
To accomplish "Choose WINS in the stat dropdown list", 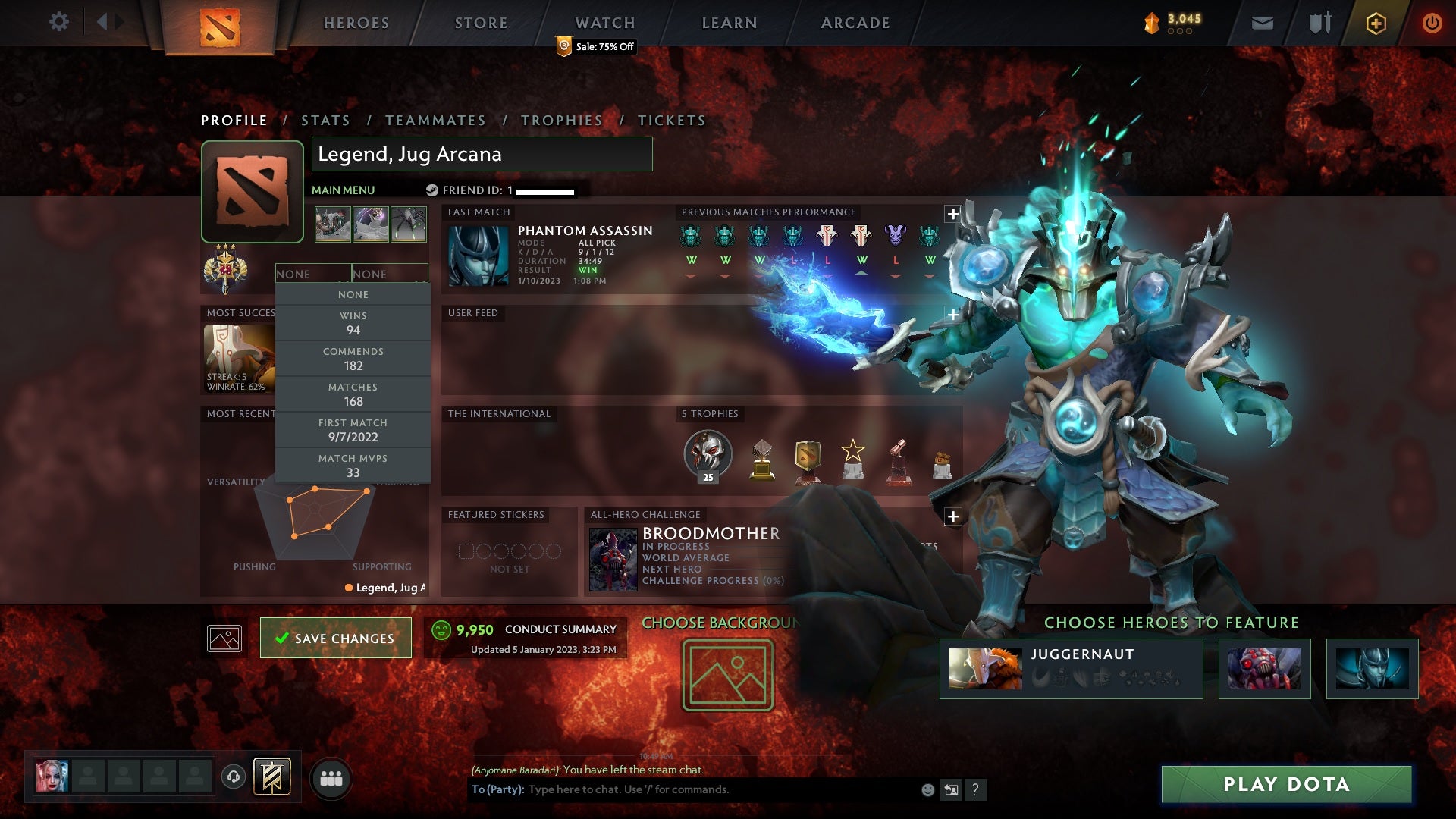I will [x=353, y=322].
